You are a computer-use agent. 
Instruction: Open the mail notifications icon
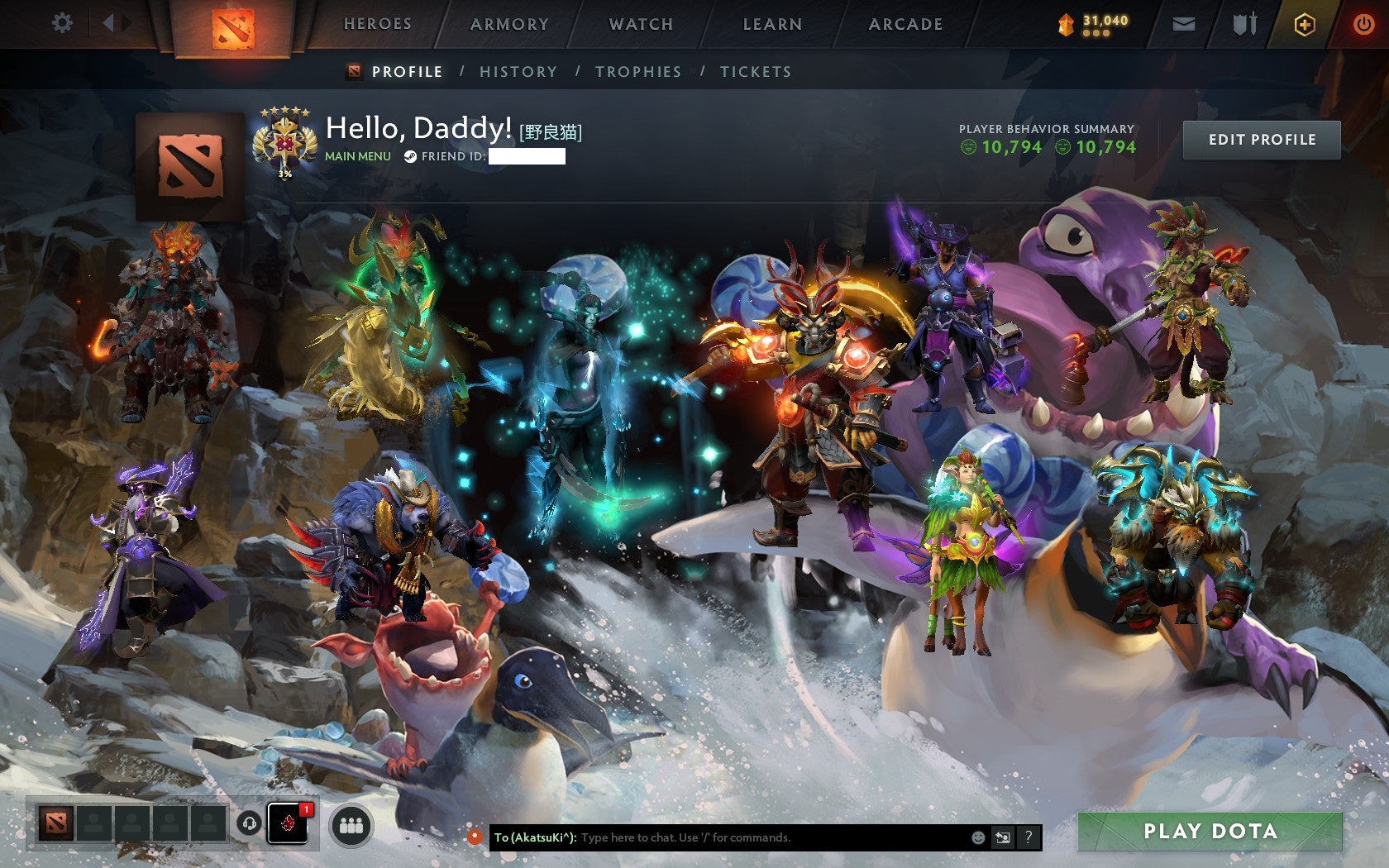coord(1184,24)
